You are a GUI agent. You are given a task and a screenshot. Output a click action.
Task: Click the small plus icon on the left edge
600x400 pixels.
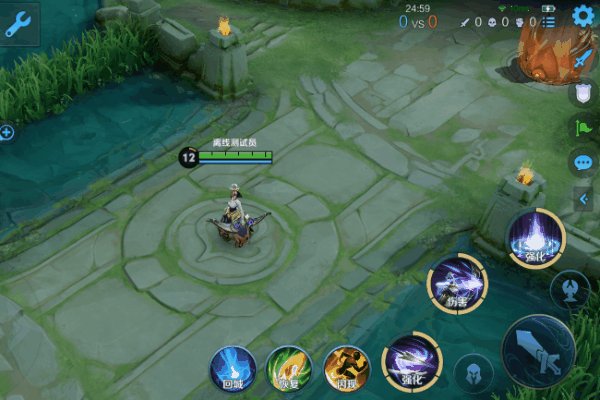6,132
